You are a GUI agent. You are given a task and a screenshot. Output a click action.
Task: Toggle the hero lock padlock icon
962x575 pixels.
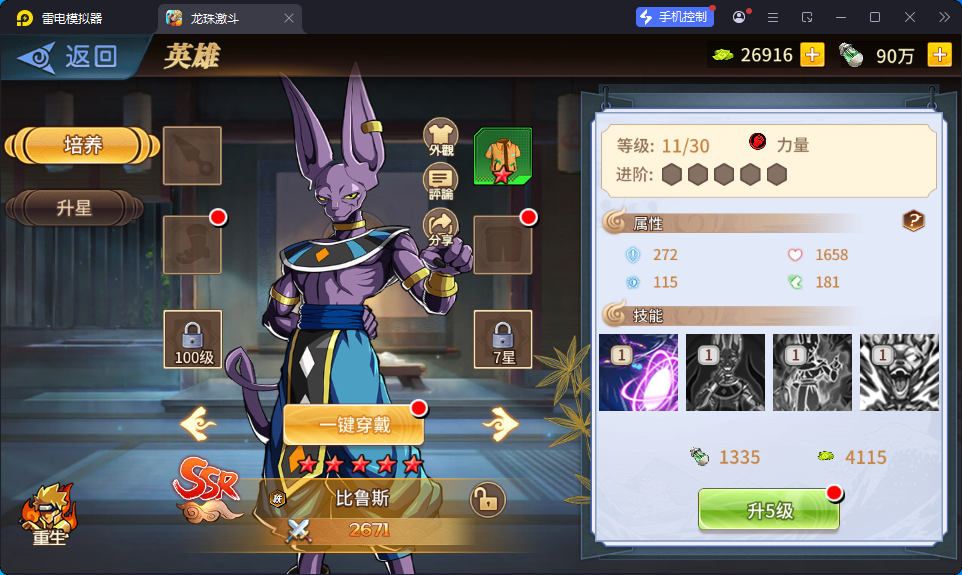487,499
